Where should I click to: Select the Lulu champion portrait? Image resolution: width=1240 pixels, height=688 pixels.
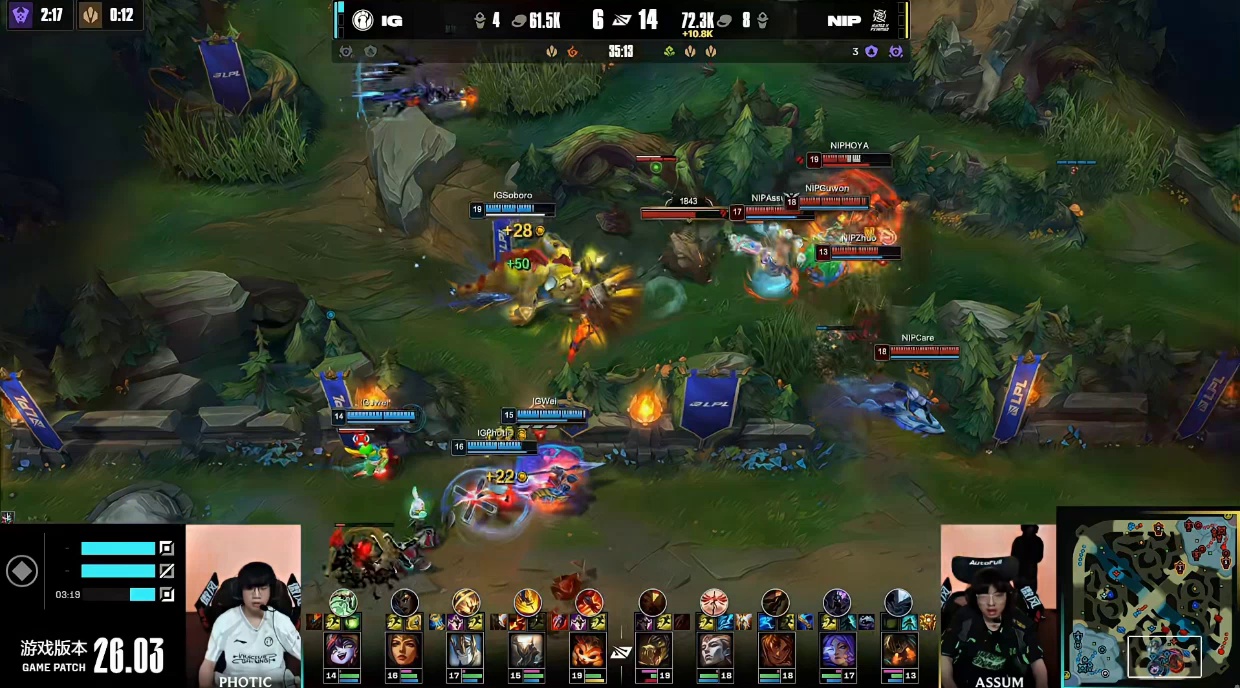pyautogui.click(x=342, y=651)
